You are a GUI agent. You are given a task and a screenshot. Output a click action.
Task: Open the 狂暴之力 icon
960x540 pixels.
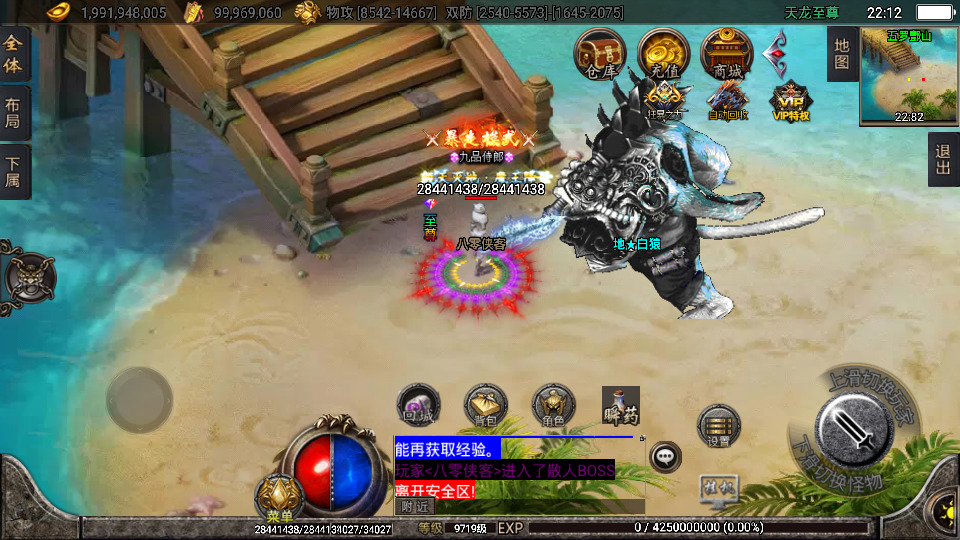tap(663, 101)
